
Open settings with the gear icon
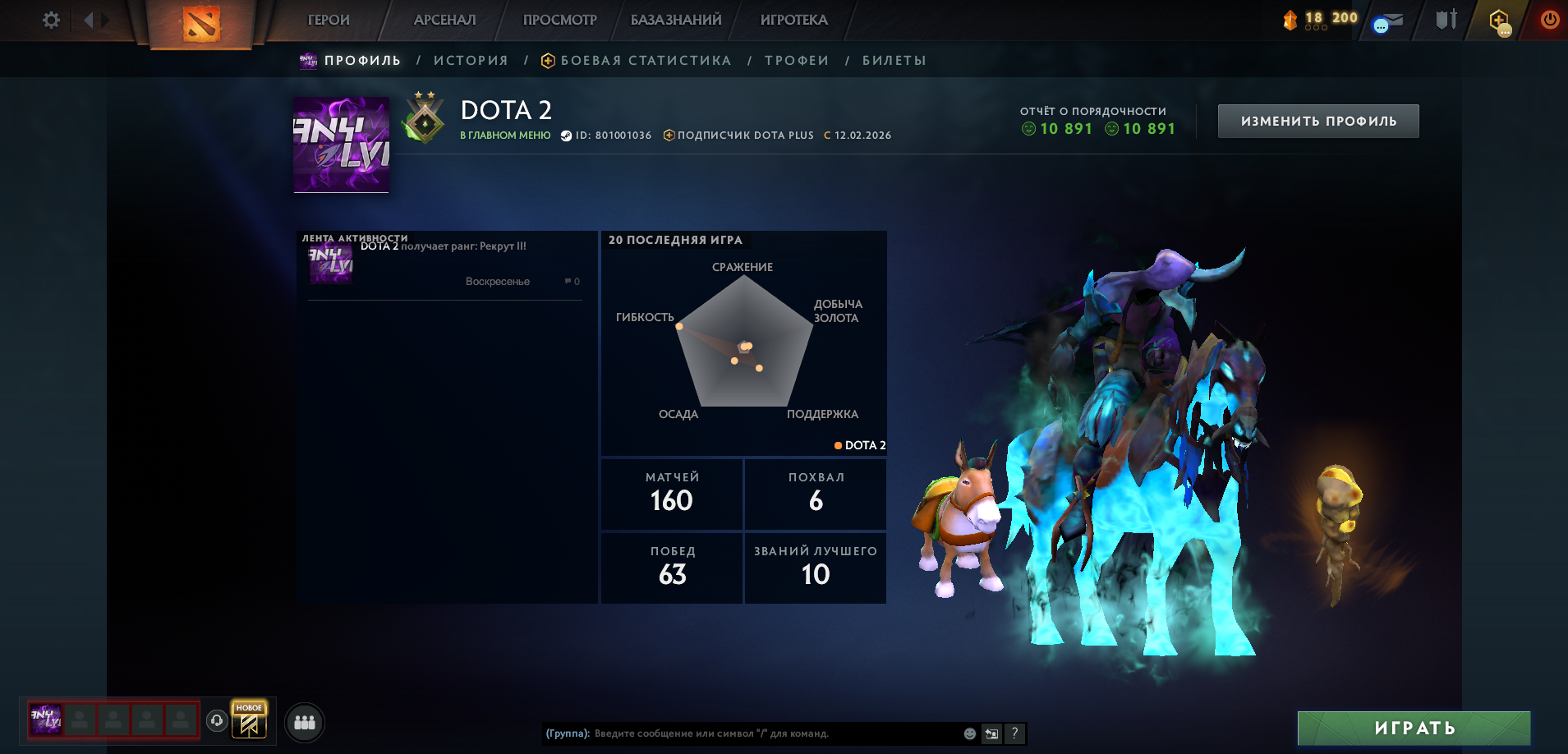click(x=49, y=20)
